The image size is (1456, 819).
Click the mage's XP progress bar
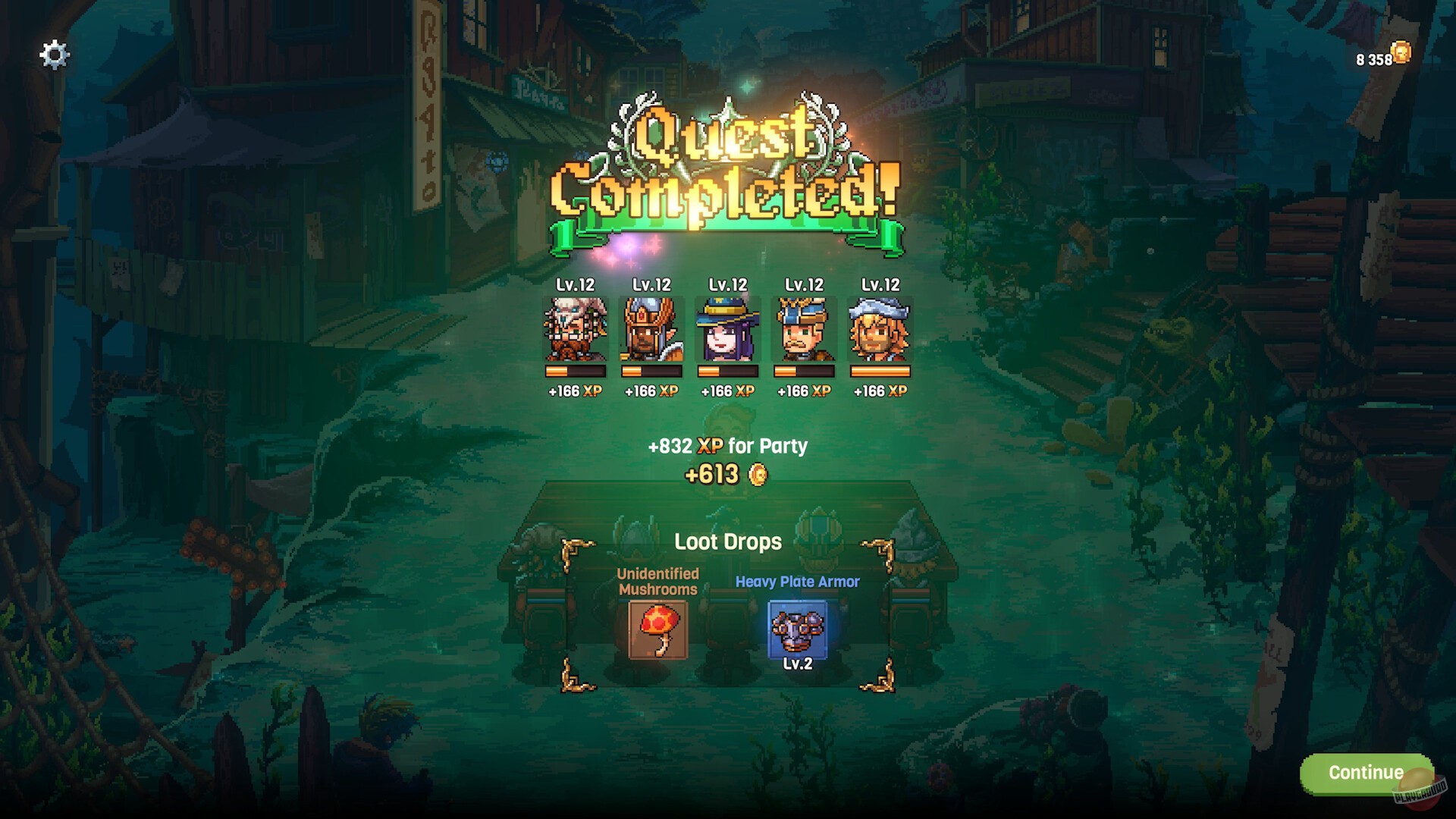point(727,372)
